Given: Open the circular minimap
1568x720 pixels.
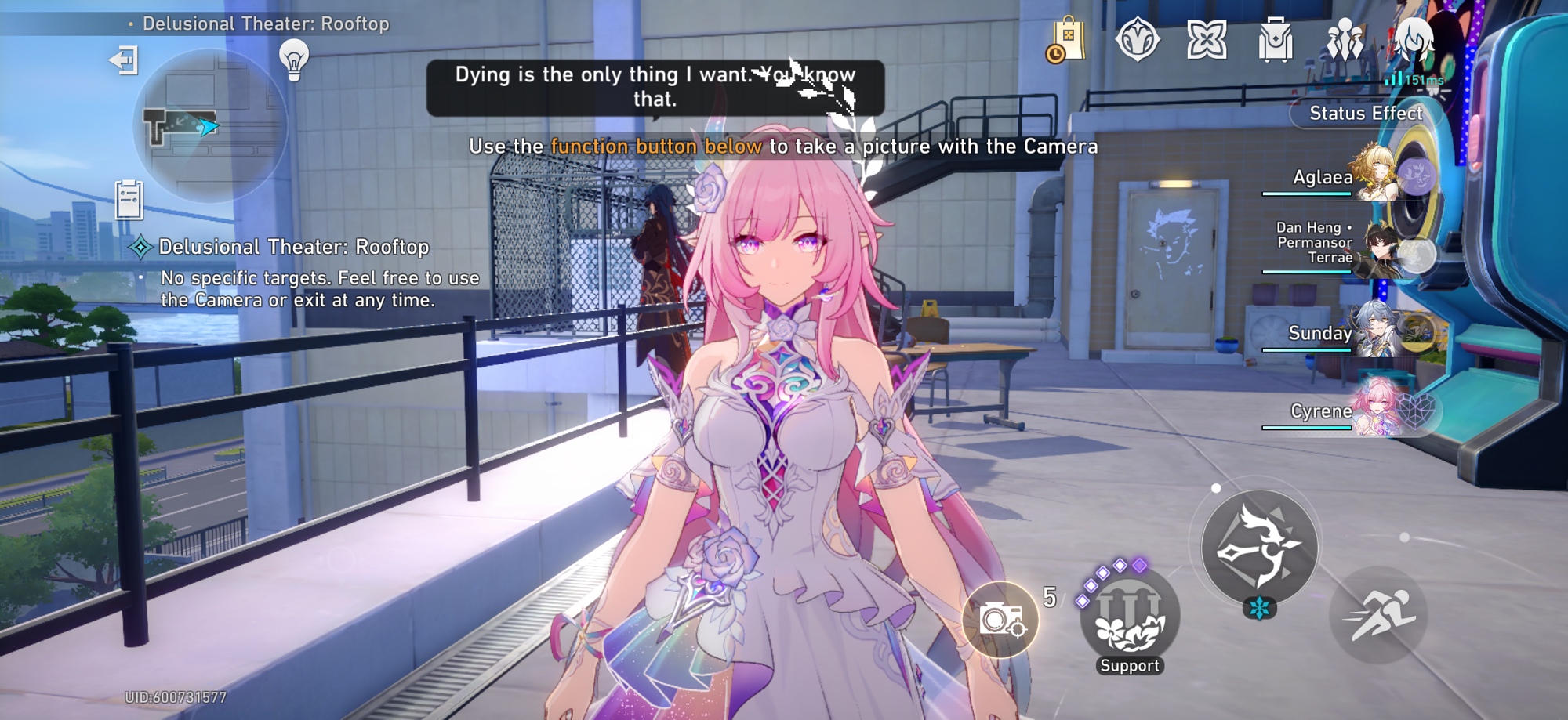Looking at the screenshot, I should click(210, 127).
